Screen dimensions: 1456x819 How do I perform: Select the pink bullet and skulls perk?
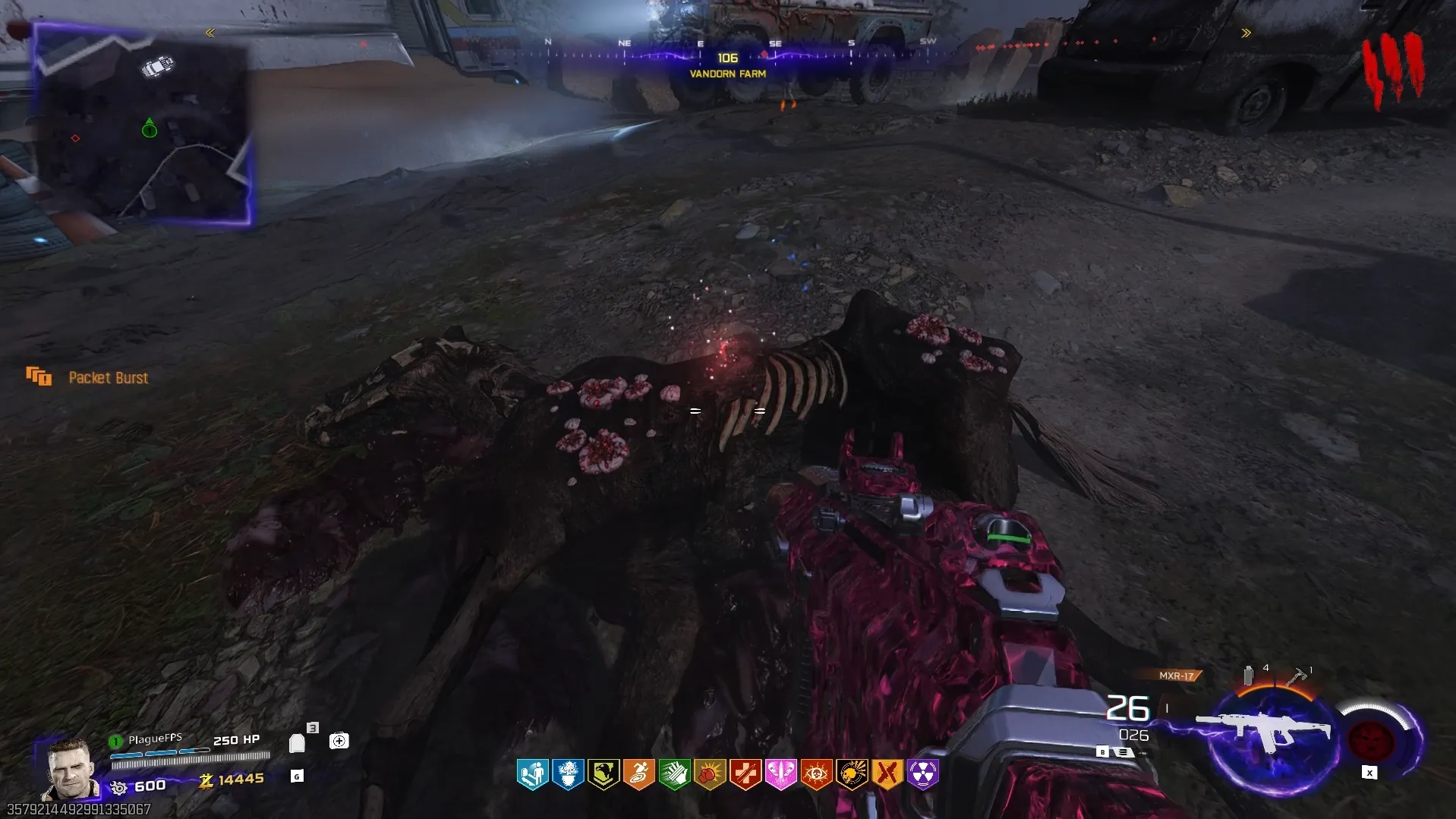point(780,774)
